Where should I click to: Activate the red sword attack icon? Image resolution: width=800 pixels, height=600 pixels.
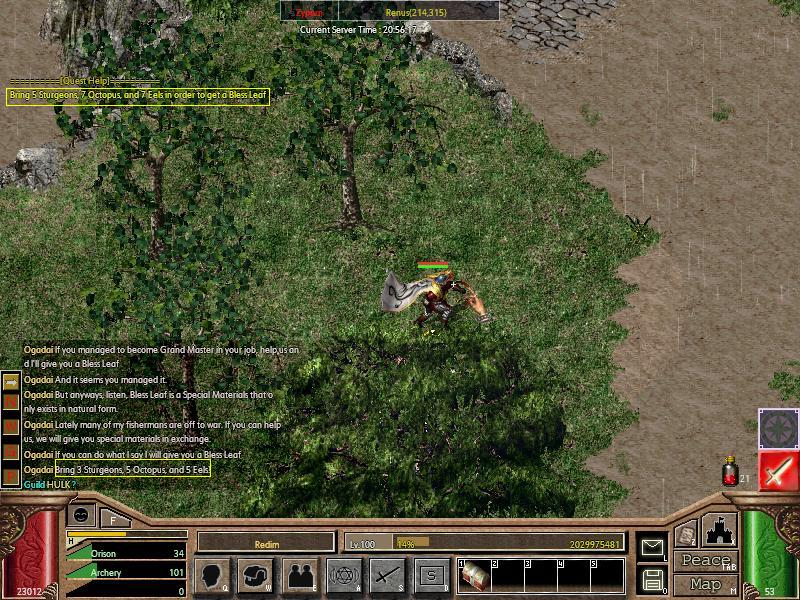pyautogui.click(x=777, y=470)
